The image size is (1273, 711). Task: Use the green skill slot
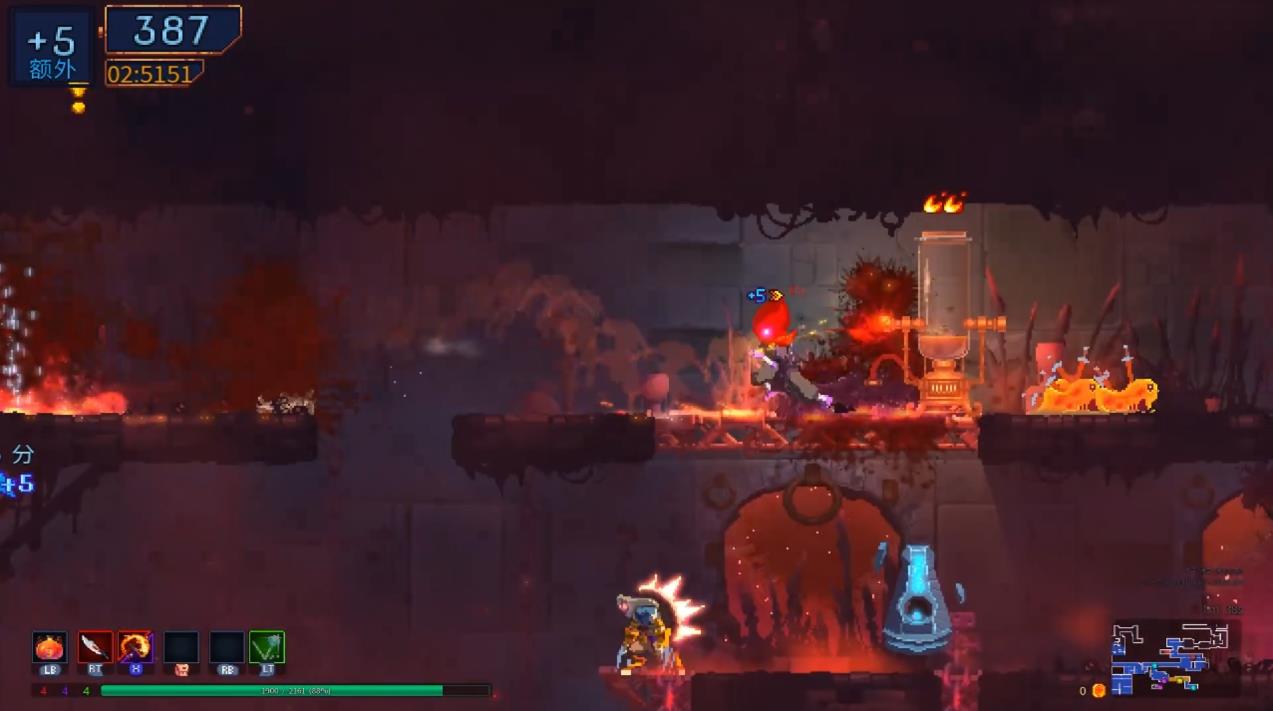(x=267, y=647)
